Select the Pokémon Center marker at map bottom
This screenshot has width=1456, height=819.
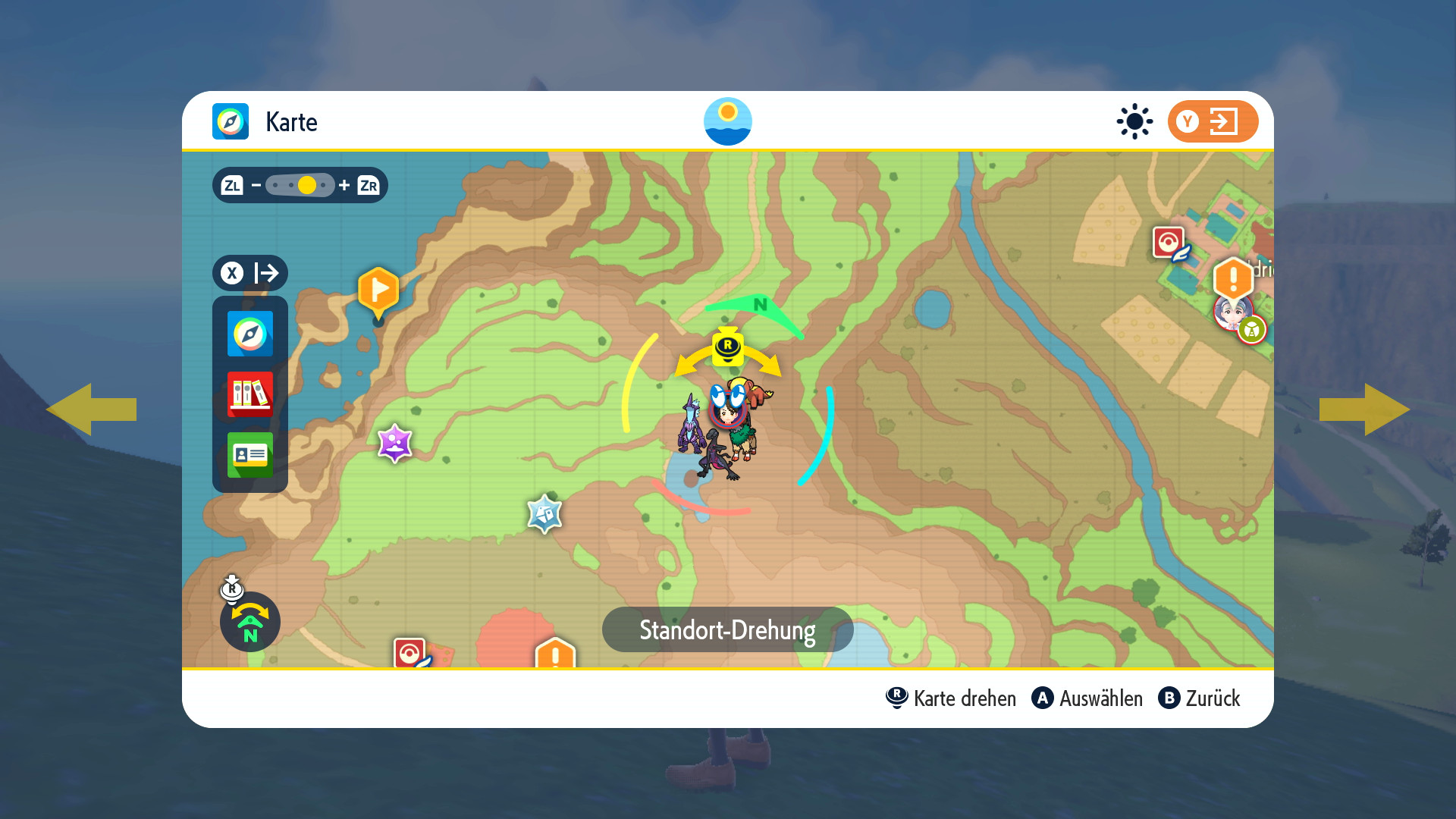coord(409,652)
